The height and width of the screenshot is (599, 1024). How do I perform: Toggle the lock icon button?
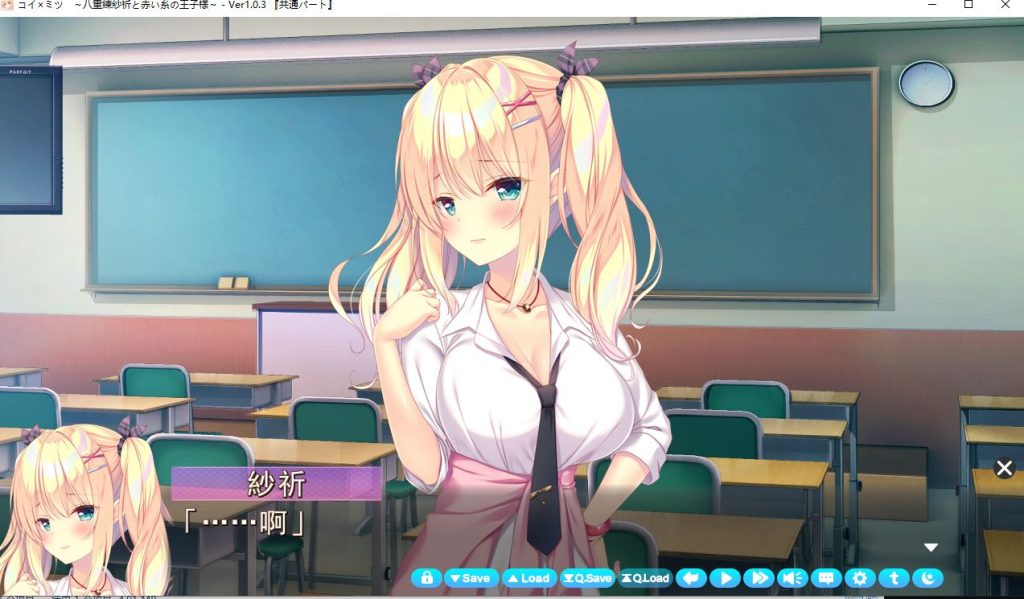pyautogui.click(x=426, y=578)
